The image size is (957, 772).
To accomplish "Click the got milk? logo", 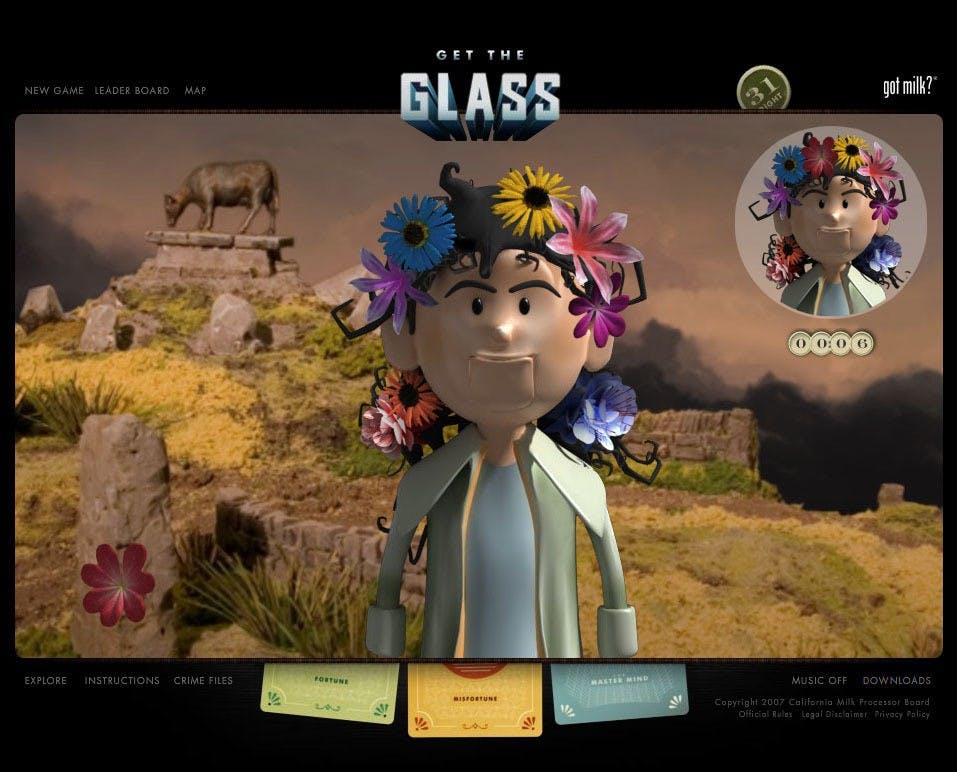I will 909,88.
